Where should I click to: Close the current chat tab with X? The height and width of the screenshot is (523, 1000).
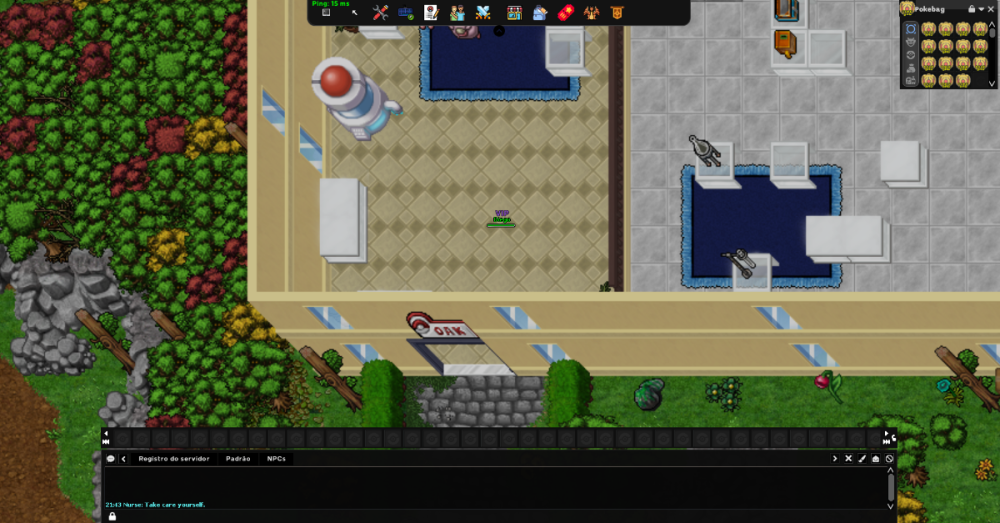click(x=848, y=458)
